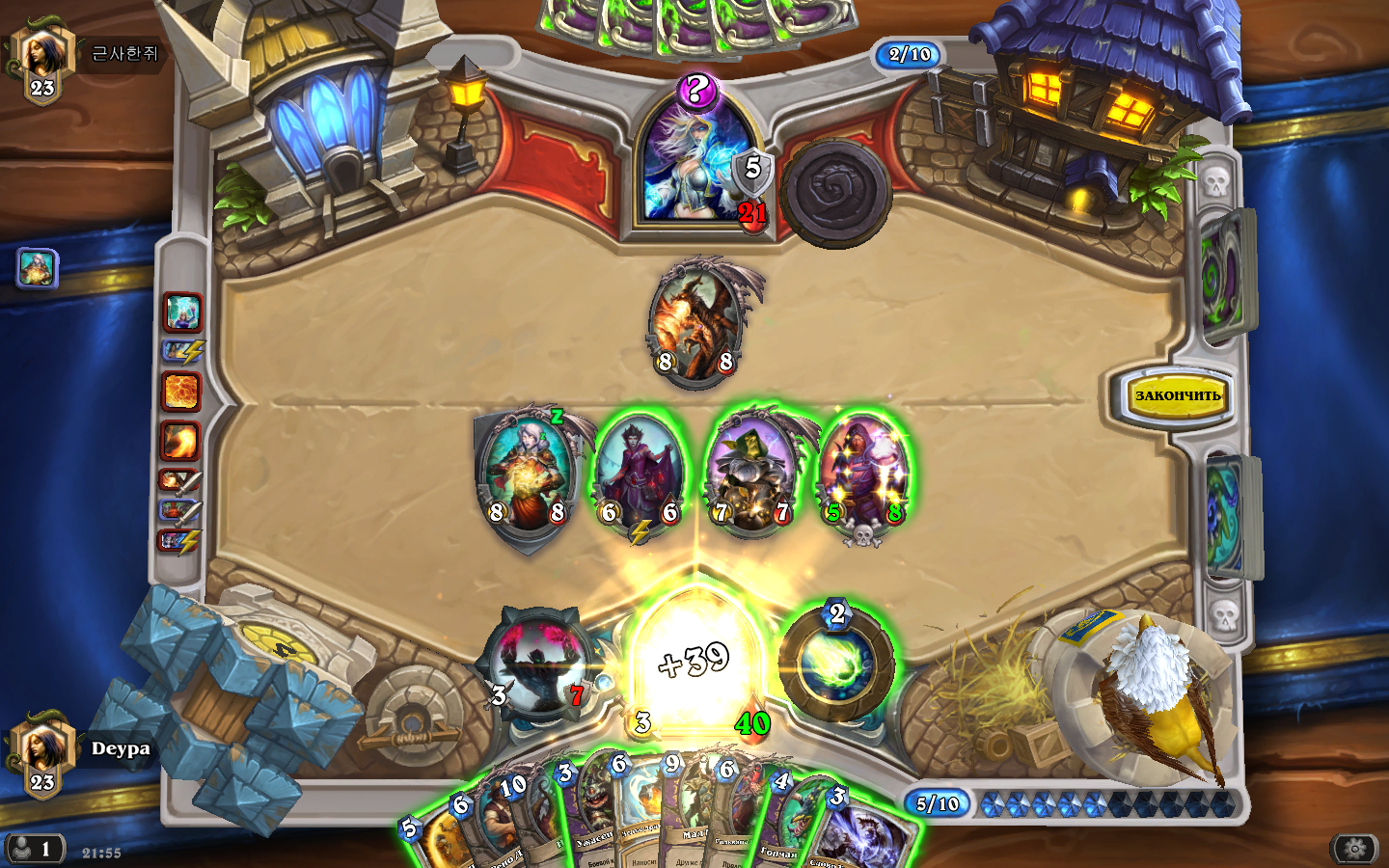The width and height of the screenshot is (1389, 868).
Task: Select the friendly 8/8 taunt minion
Action: click(528, 473)
